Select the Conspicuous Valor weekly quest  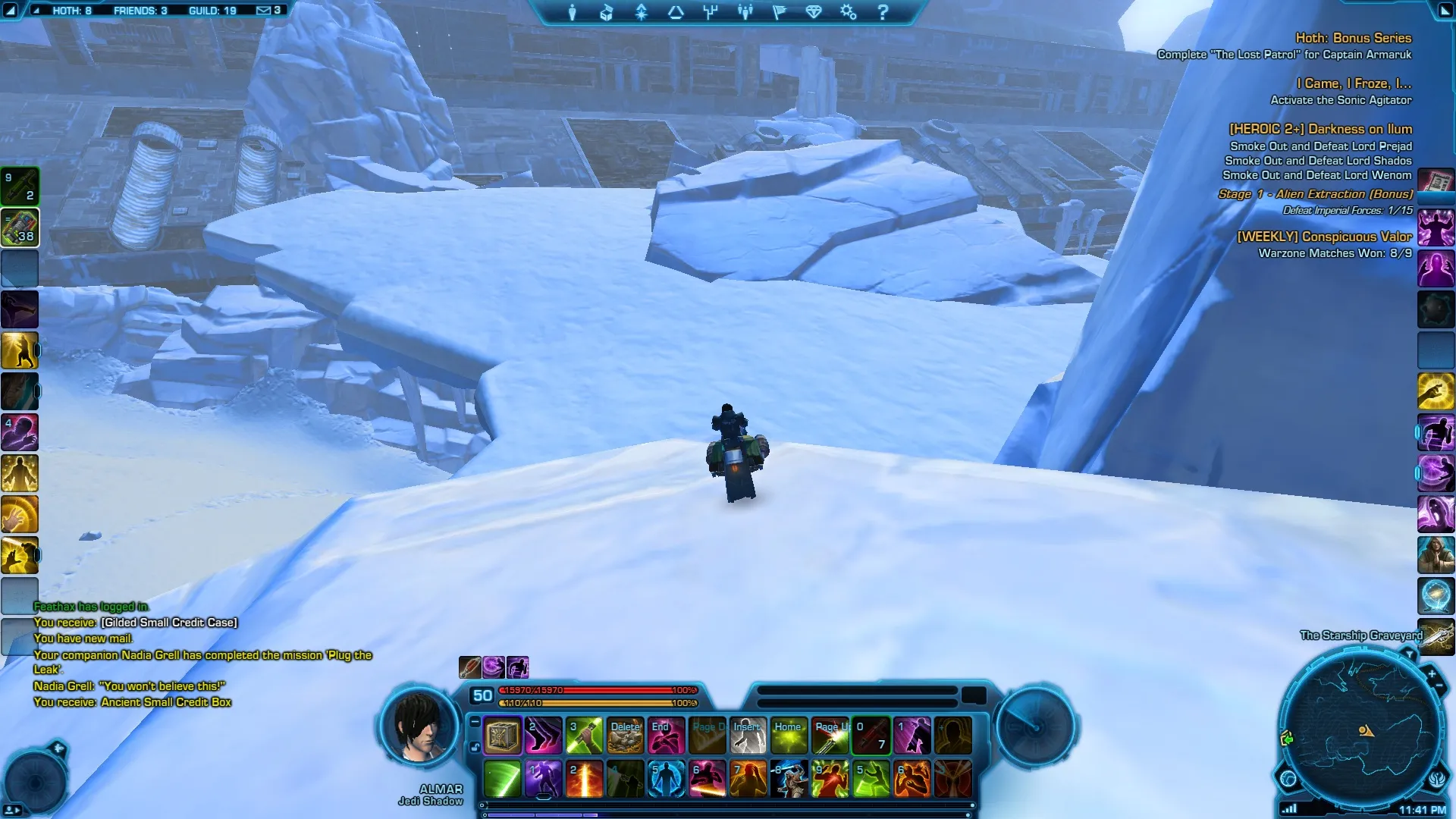[1324, 237]
